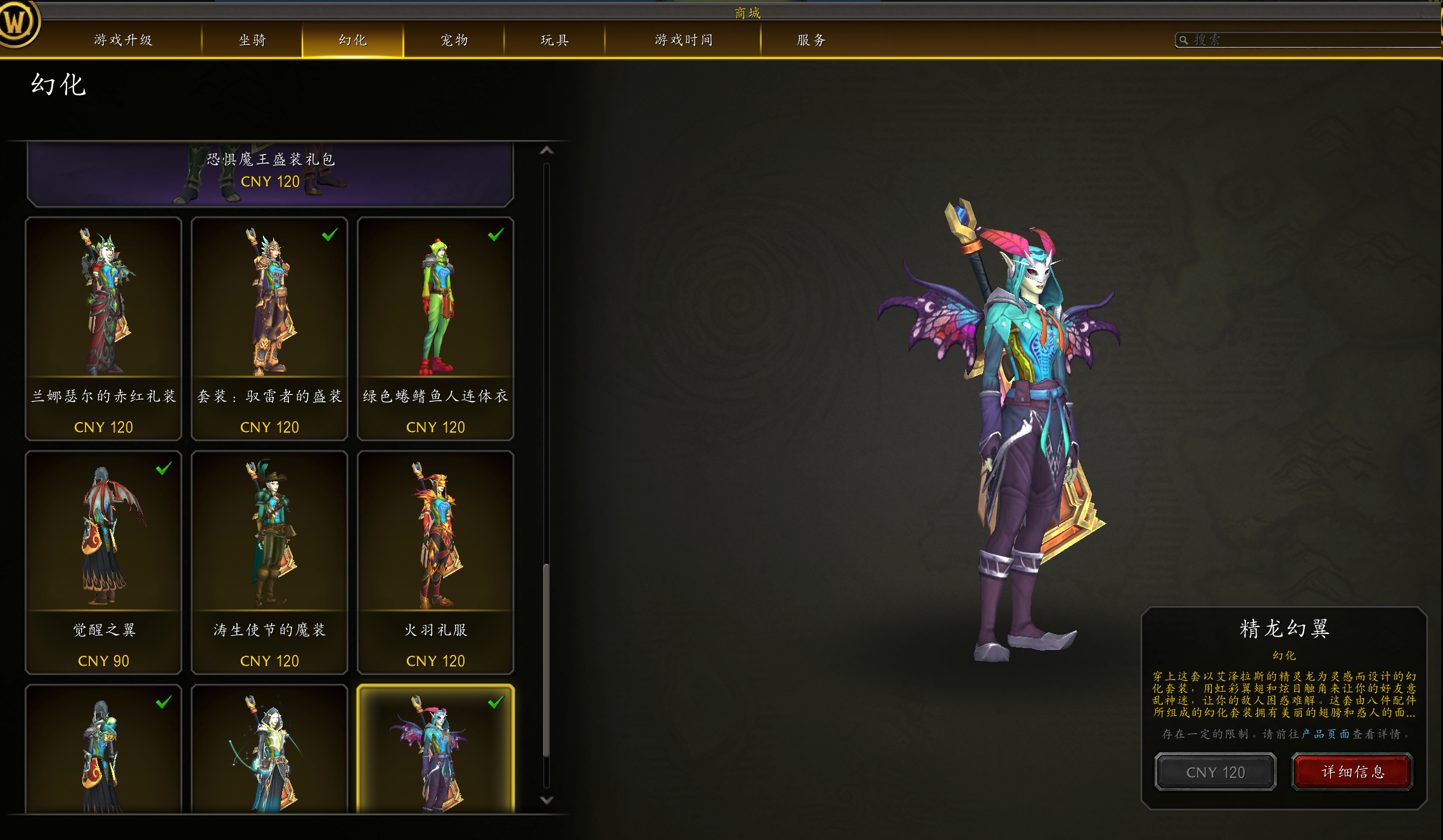The image size is (1443, 840).
Task: Click the CNY 120 purchase button
Action: [x=1215, y=772]
